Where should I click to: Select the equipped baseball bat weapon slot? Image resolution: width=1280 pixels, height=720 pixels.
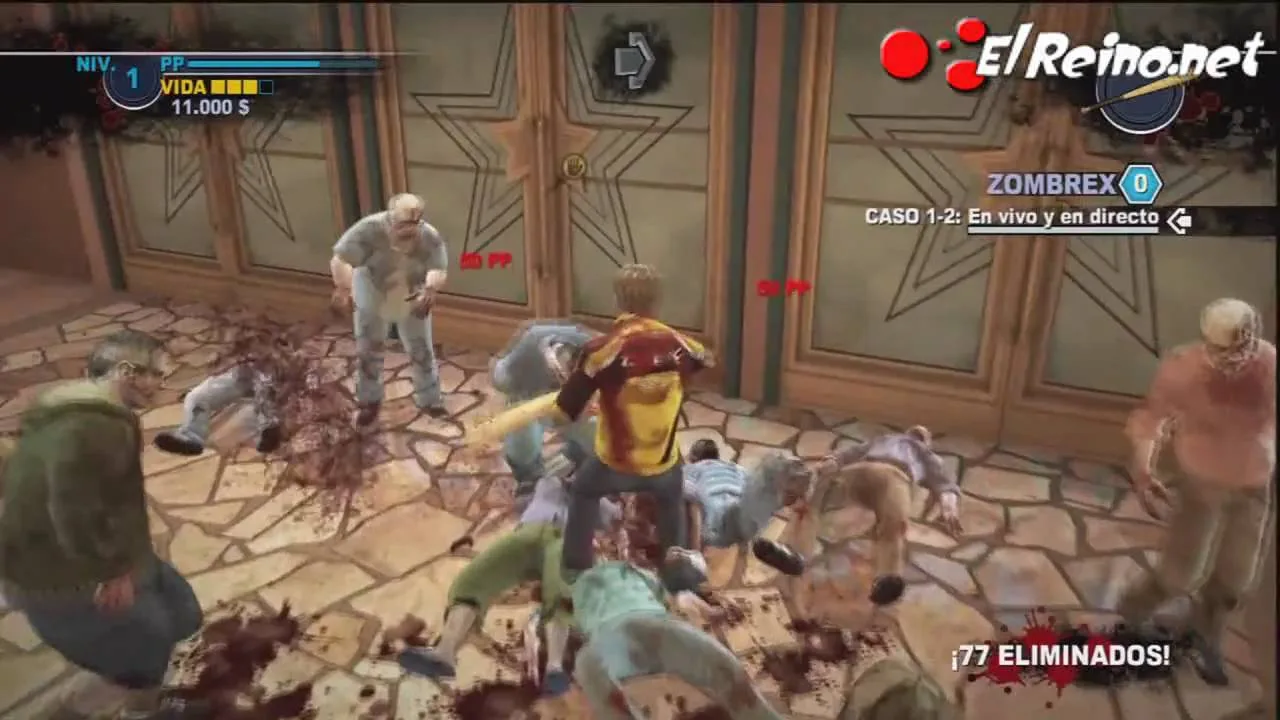click(x=1140, y=98)
